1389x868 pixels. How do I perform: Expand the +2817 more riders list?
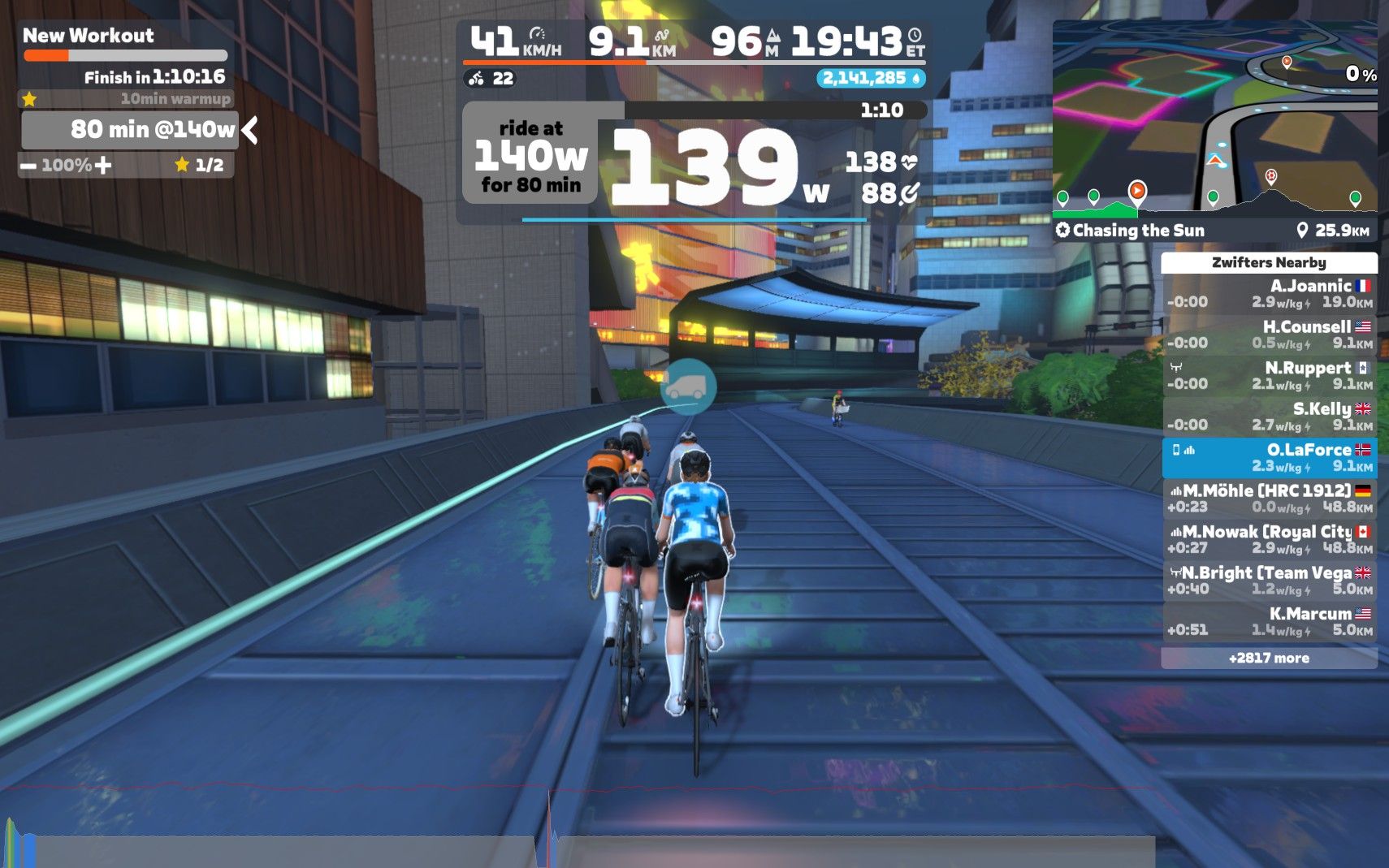point(1269,658)
